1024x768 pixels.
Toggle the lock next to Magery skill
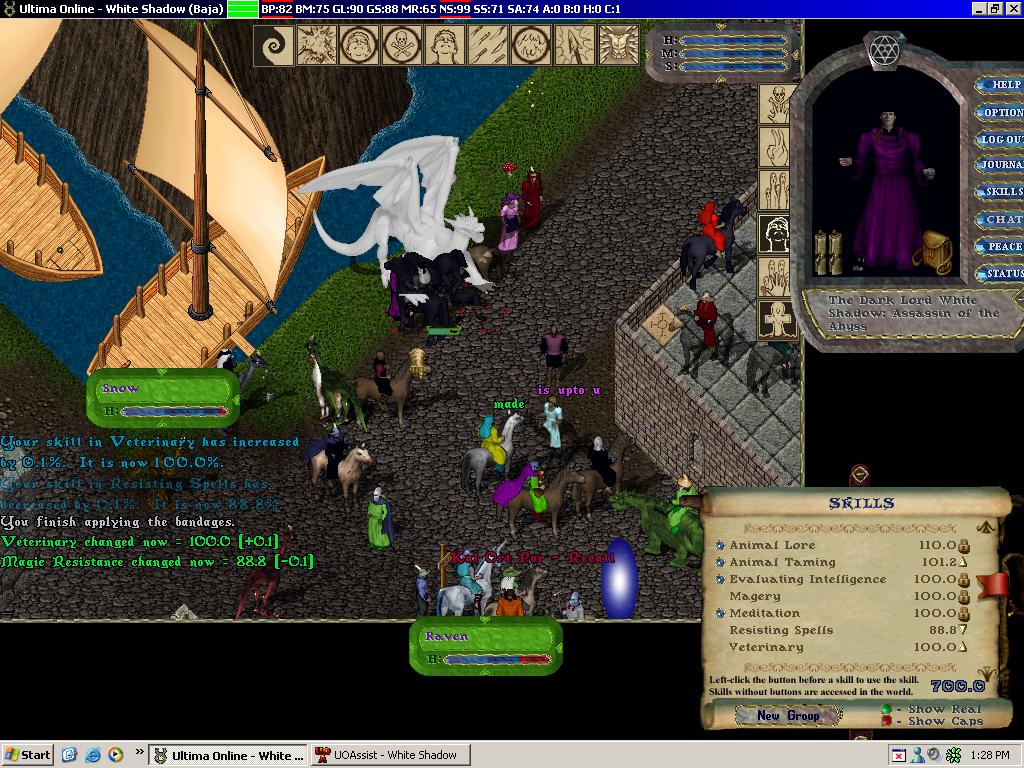tap(965, 597)
